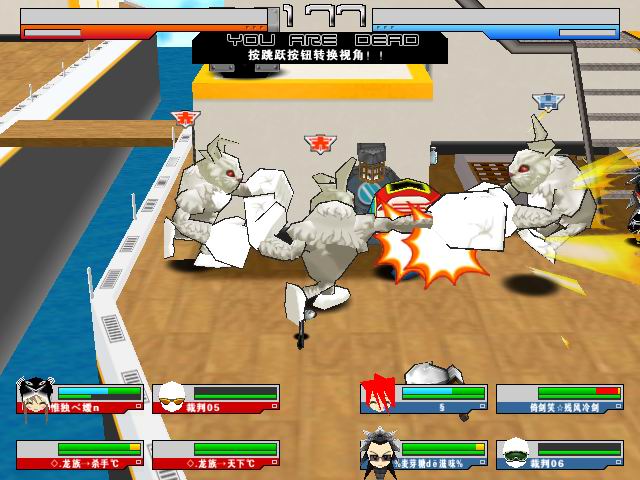The height and width of the screenshot is (480, 640).
Task: Select the 倚剑笑☆残风冷剑 player panel
Action: click(x=559, y=399)
